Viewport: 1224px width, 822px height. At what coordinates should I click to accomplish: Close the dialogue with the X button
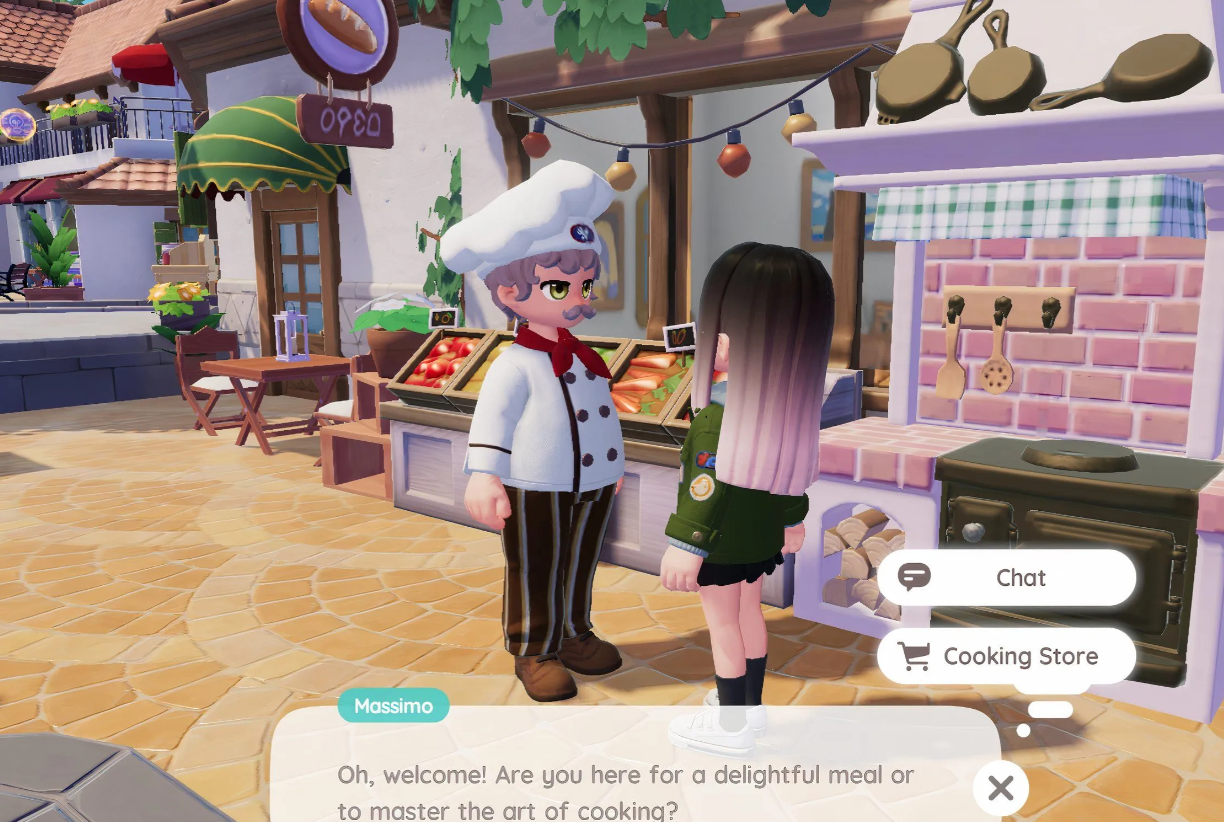tap(1000, 788)
